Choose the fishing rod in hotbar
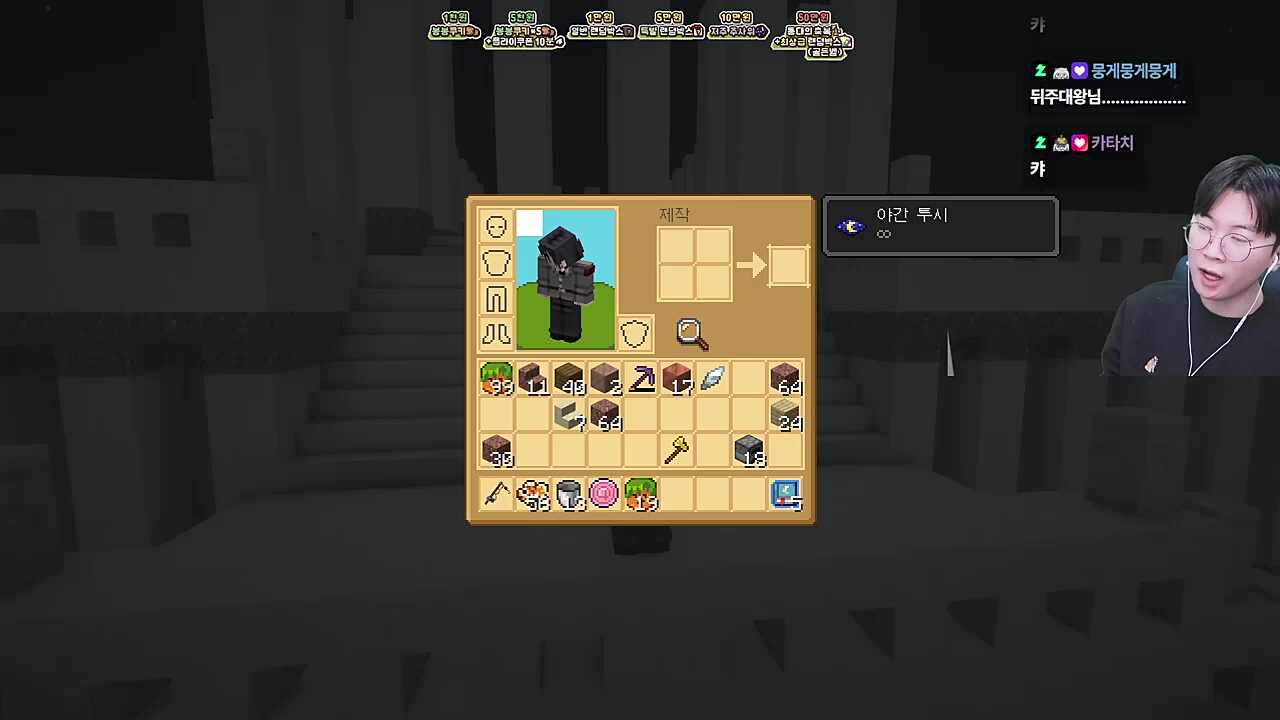The height and width of the screenshot is (720, 1280). coord(497,494)
